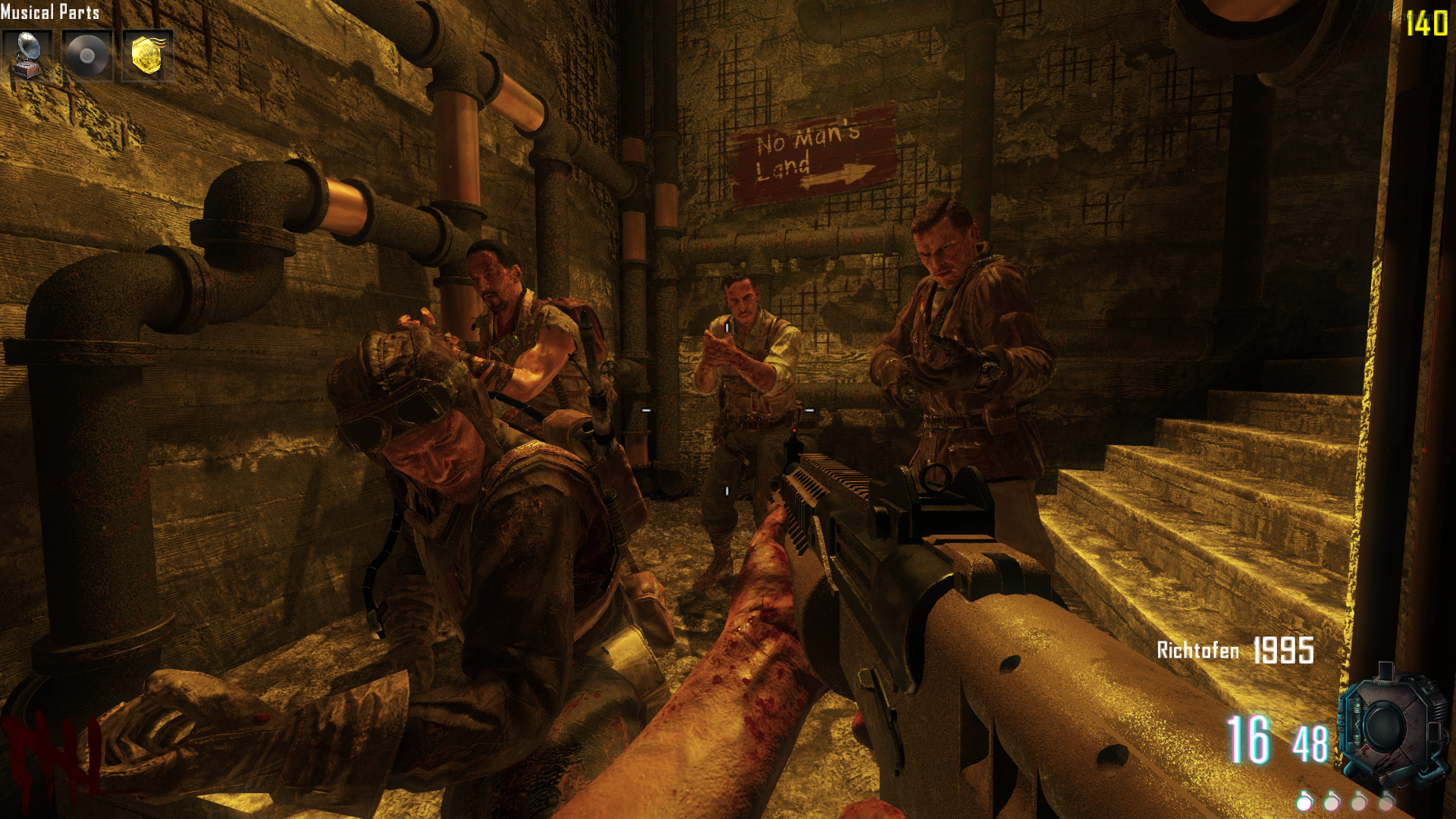
Task: Choose the golden hexagonal part icon
Action: point(147,55)
